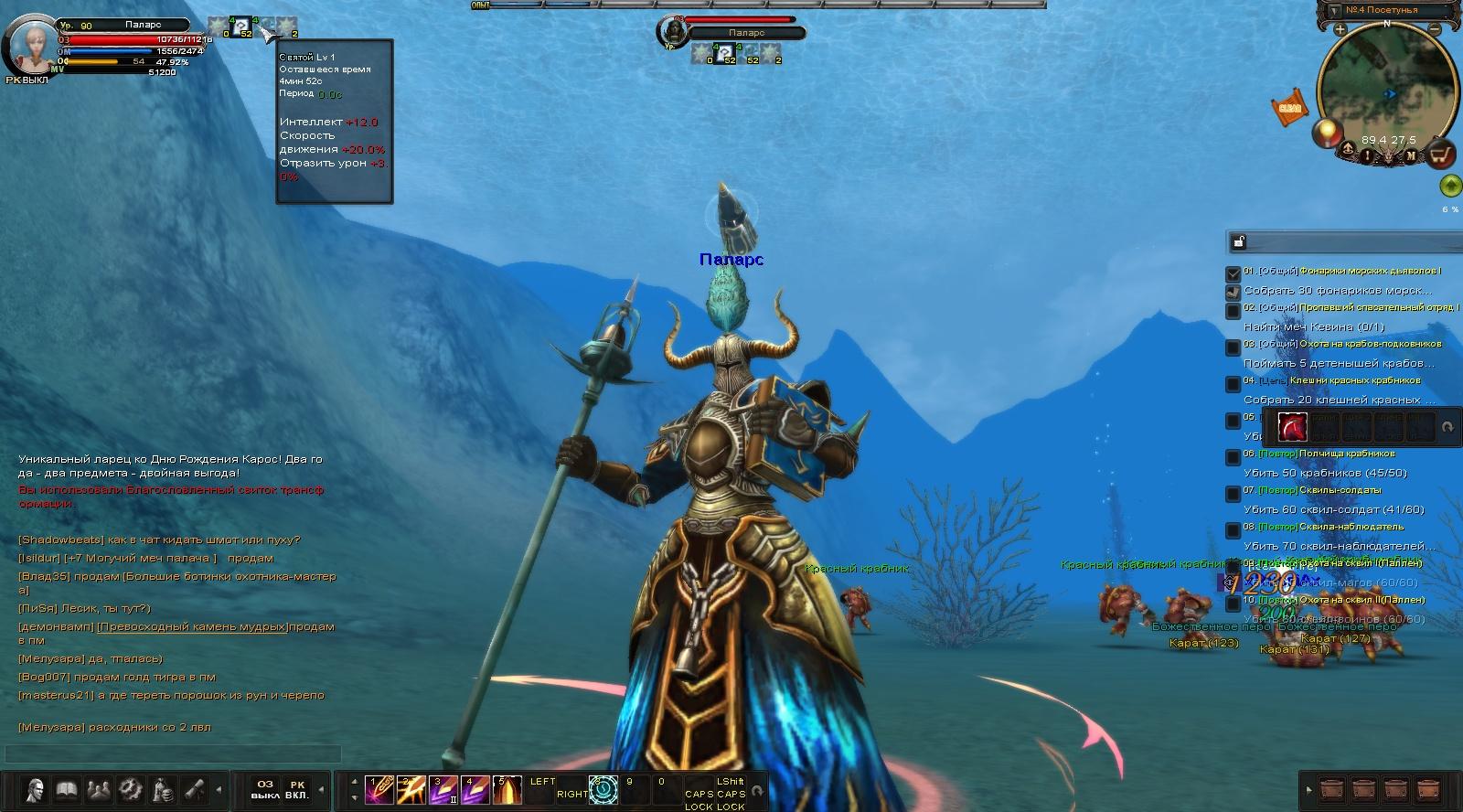Image resolution: width=1463 pixels, height=812 pixels.
Task: Open the shopping cart store button
Action: (x=1442, y=154)
